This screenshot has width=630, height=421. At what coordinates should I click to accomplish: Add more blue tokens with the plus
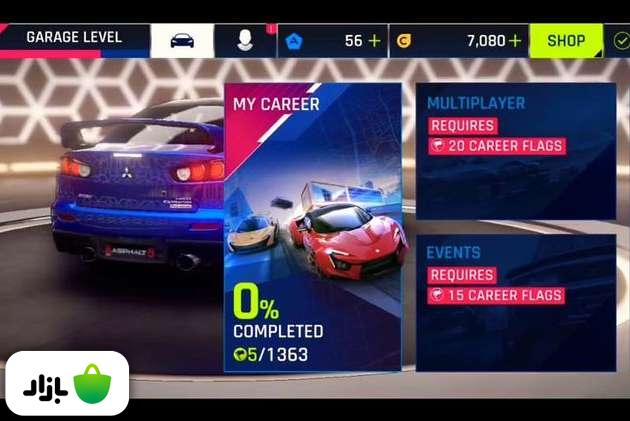point(374,41)
